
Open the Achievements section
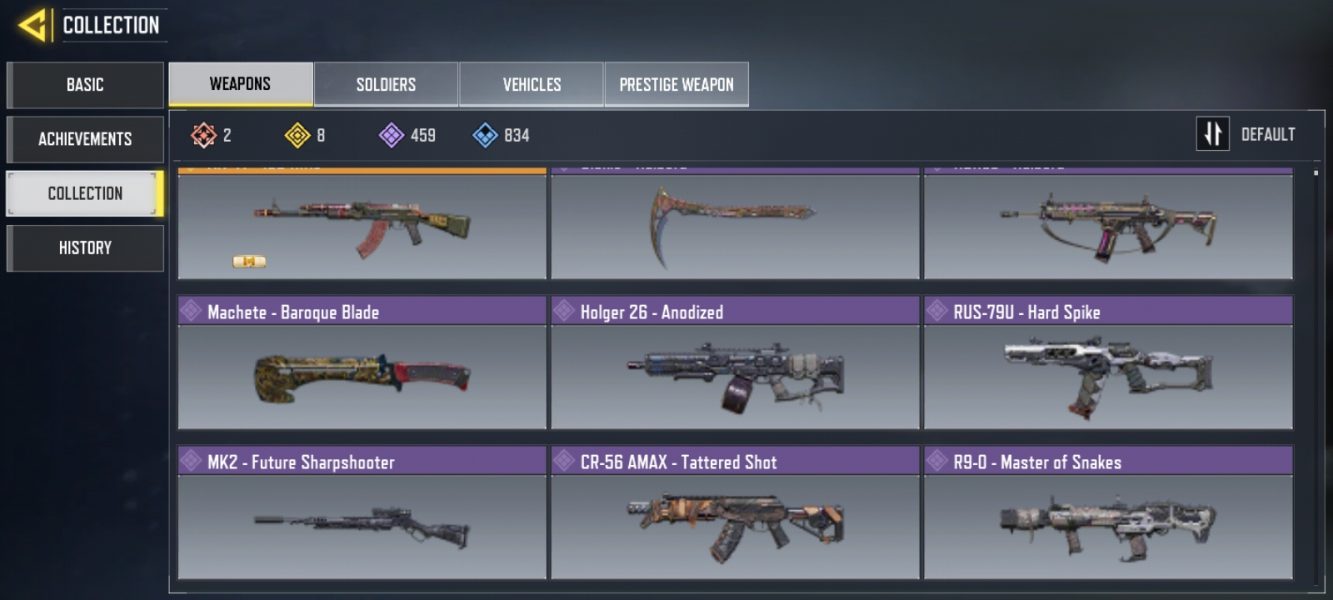point(85,139)
